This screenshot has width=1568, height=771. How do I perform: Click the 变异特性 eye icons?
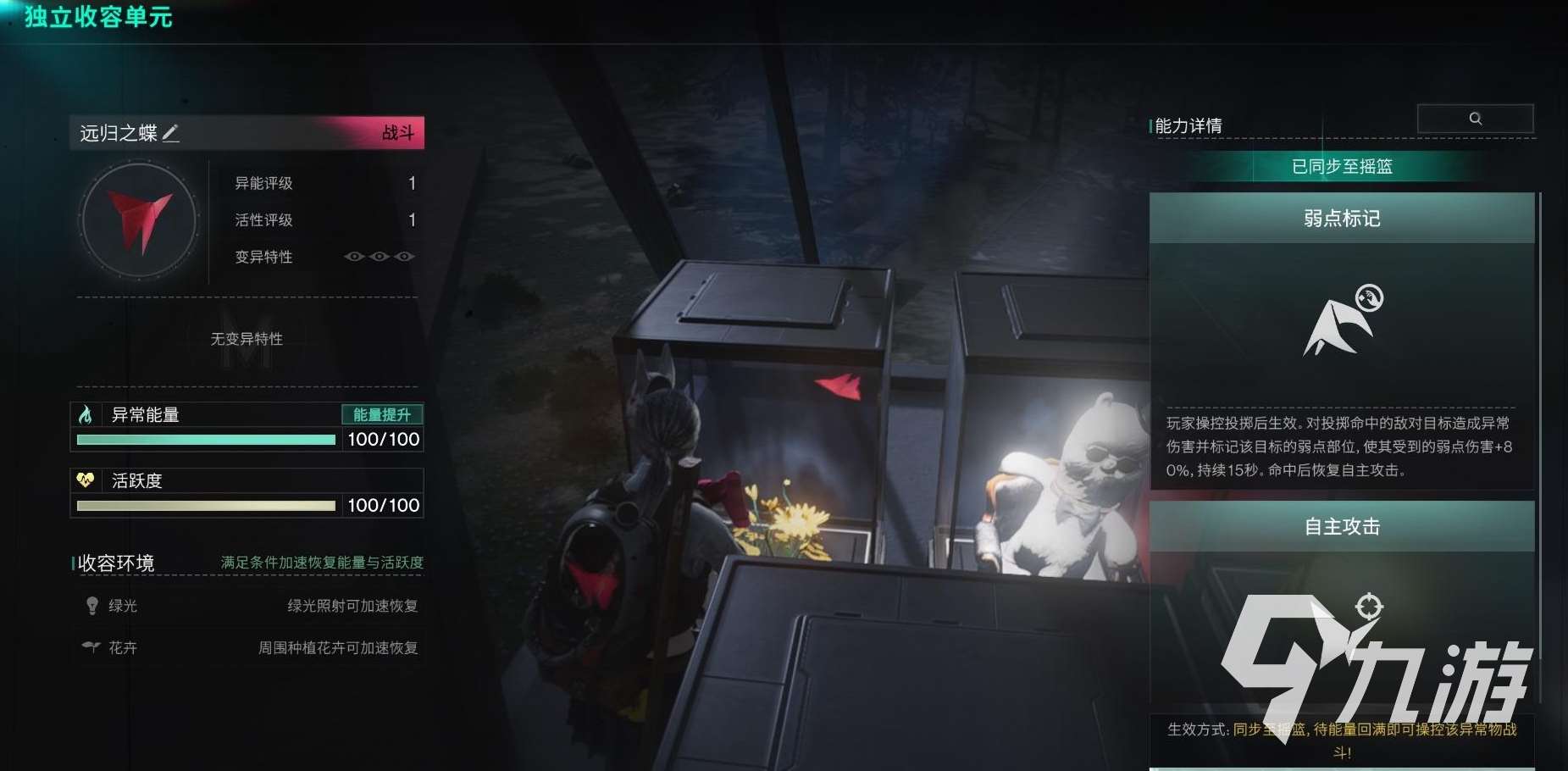click(x=380, y=257)
